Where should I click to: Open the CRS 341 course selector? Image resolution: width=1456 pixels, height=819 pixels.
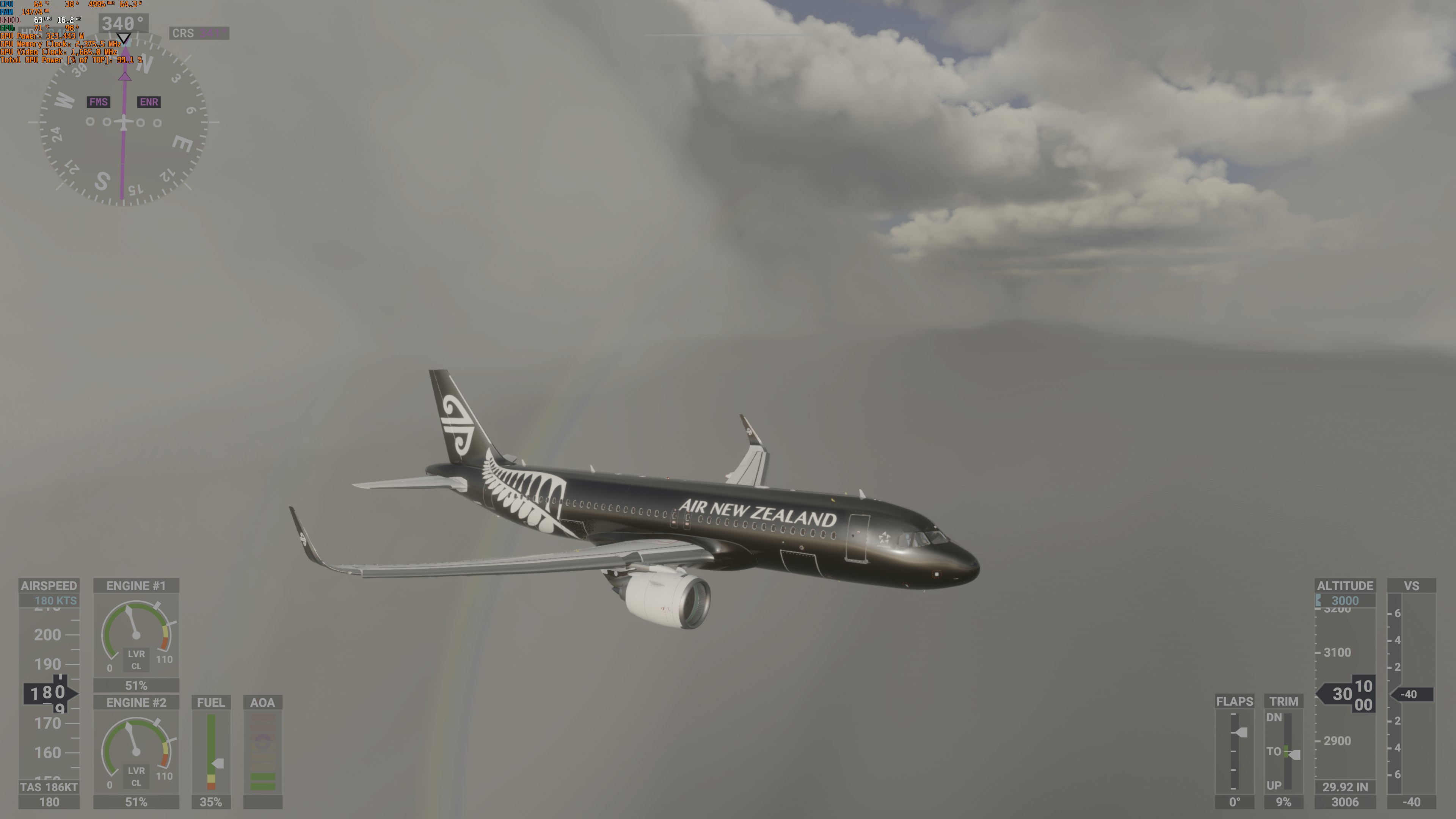pos(199,33)
